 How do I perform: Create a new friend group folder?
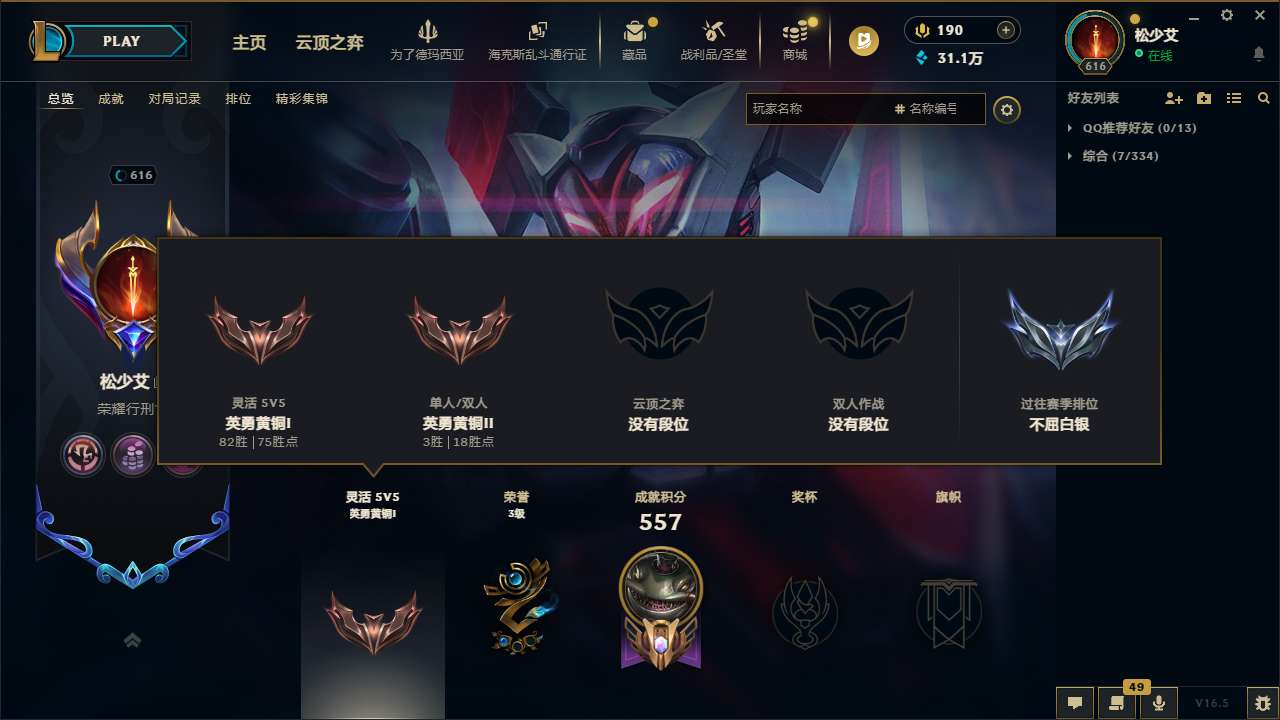point(1203,98)
